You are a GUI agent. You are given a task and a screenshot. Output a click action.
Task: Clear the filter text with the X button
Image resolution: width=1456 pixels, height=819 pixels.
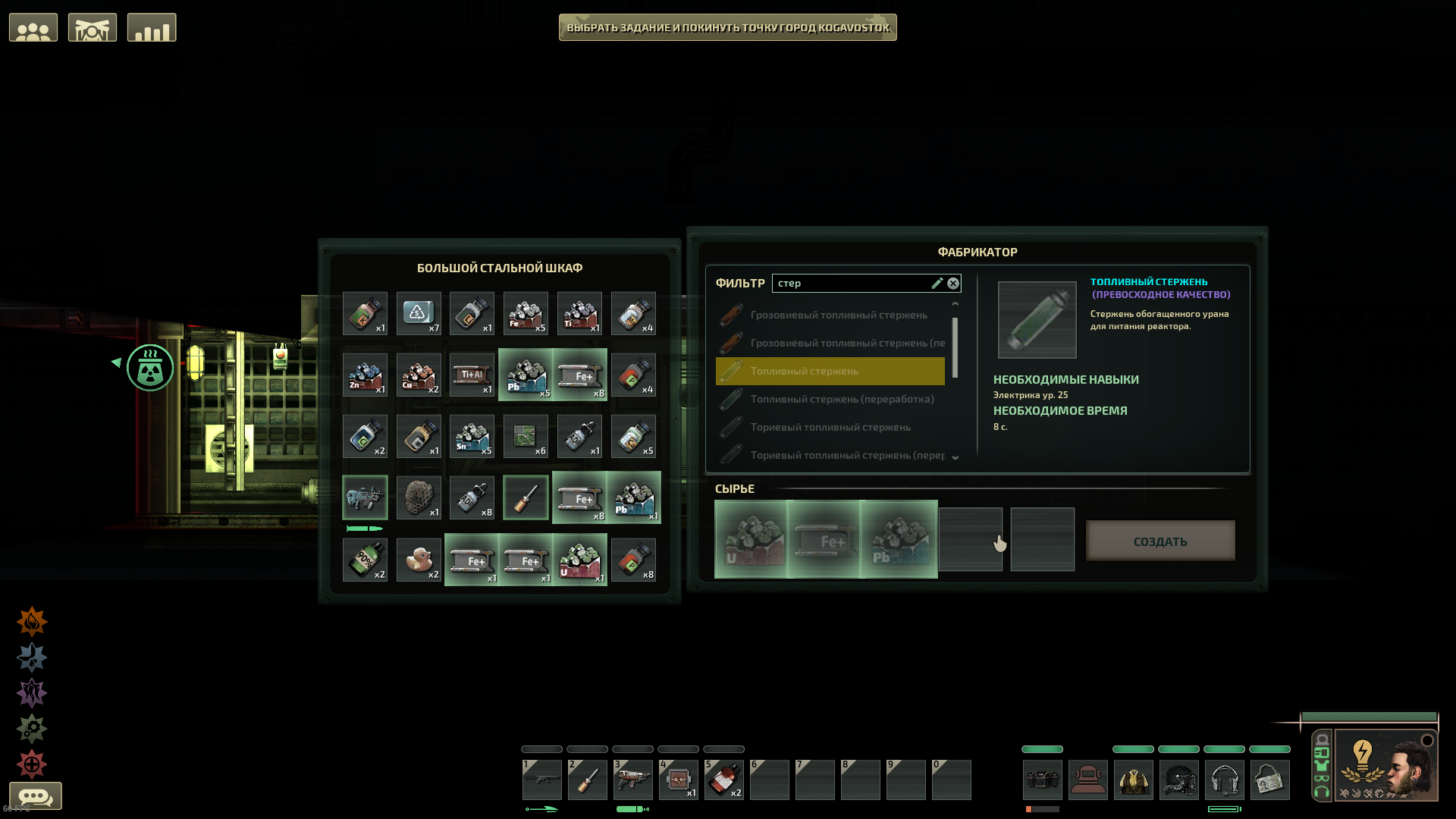(953, 283)
